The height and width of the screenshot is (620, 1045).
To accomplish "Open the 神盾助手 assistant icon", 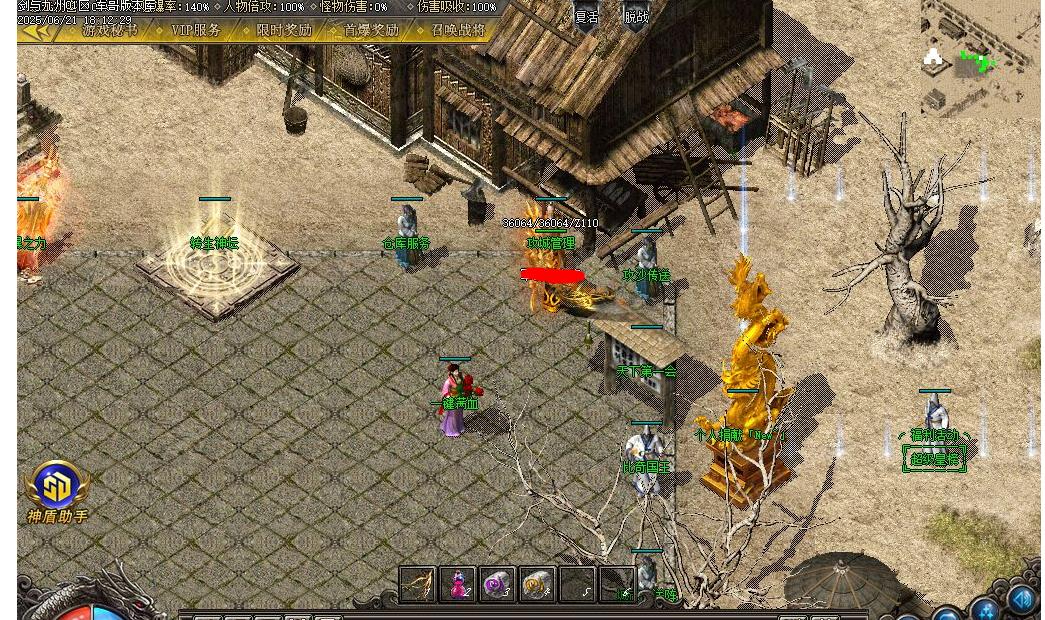I will point(57,488).
